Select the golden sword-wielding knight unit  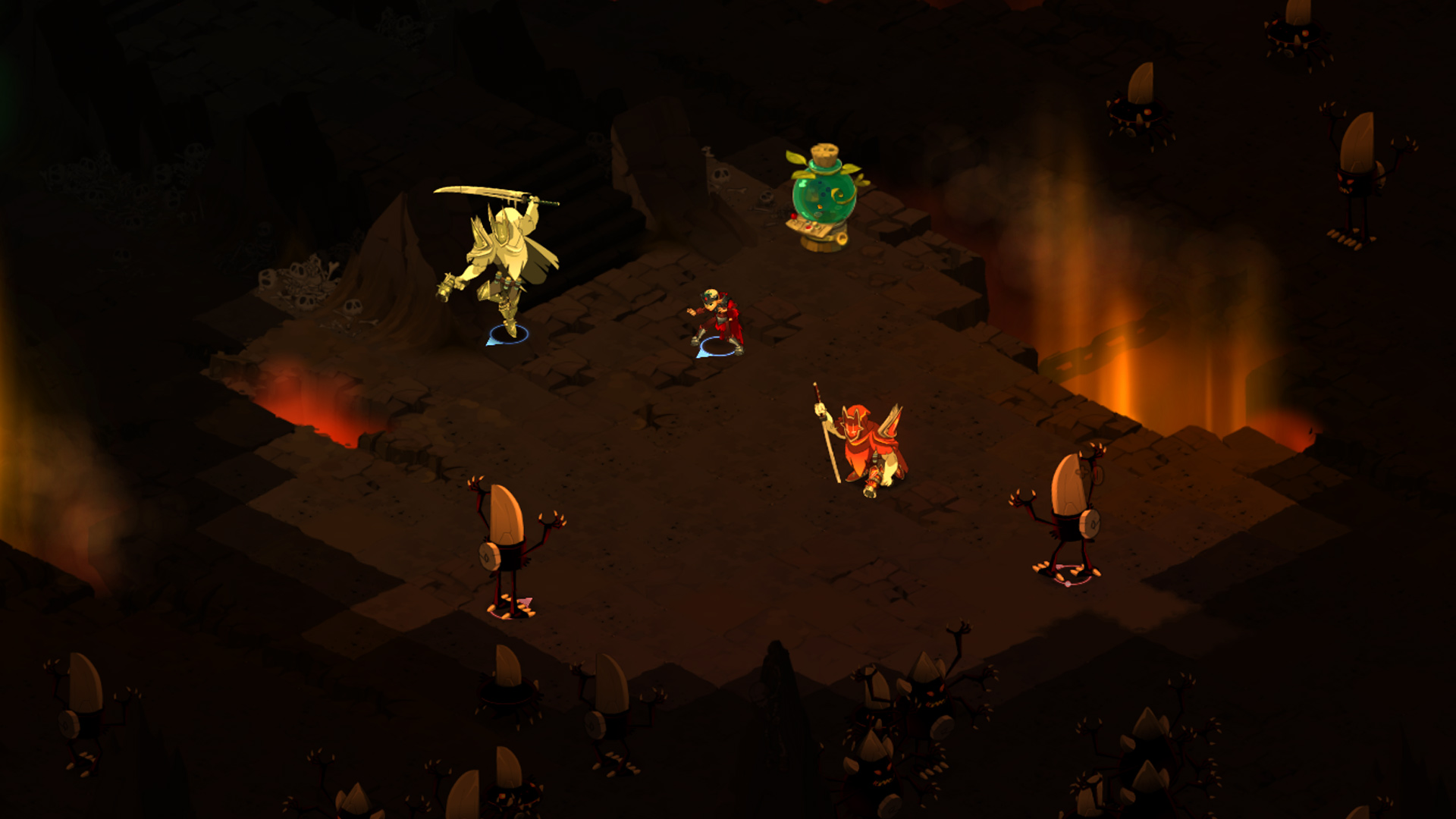click(503, 262)
